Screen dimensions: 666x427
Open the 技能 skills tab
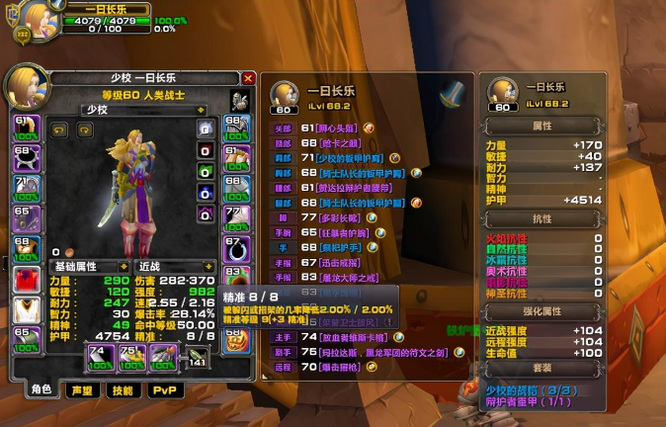(122, 391)
